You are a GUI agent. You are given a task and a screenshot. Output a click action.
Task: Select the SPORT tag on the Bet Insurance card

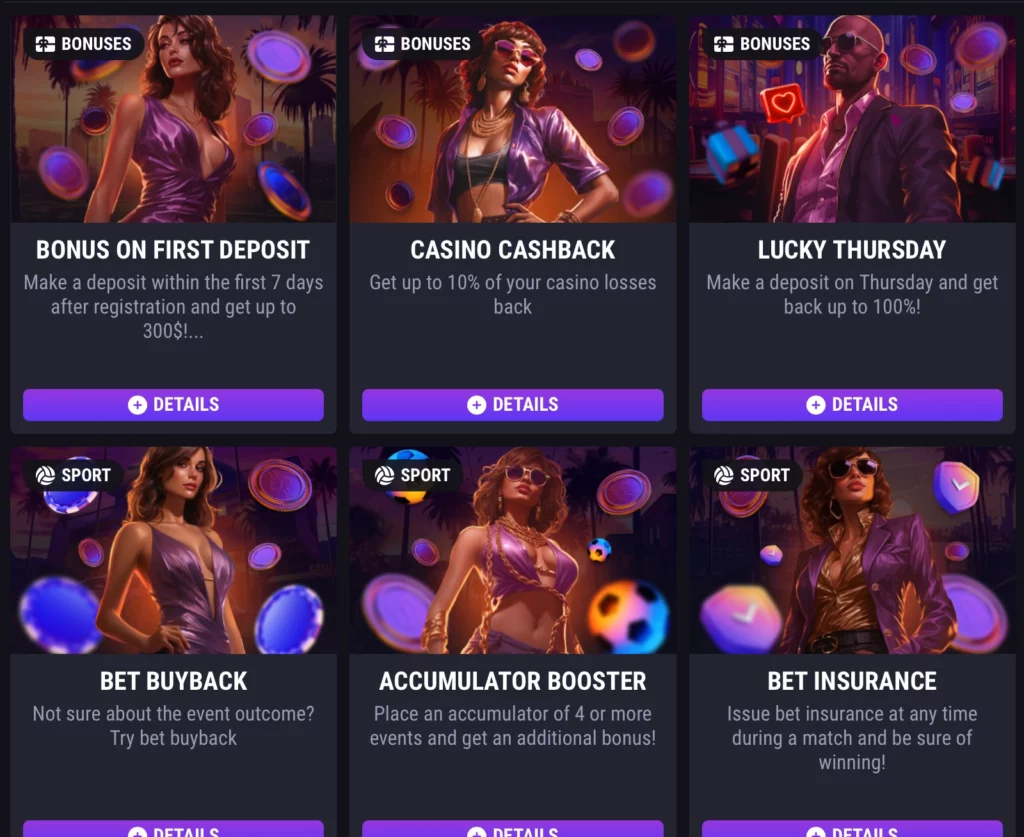pyautogui.click(x=752, y=475)
